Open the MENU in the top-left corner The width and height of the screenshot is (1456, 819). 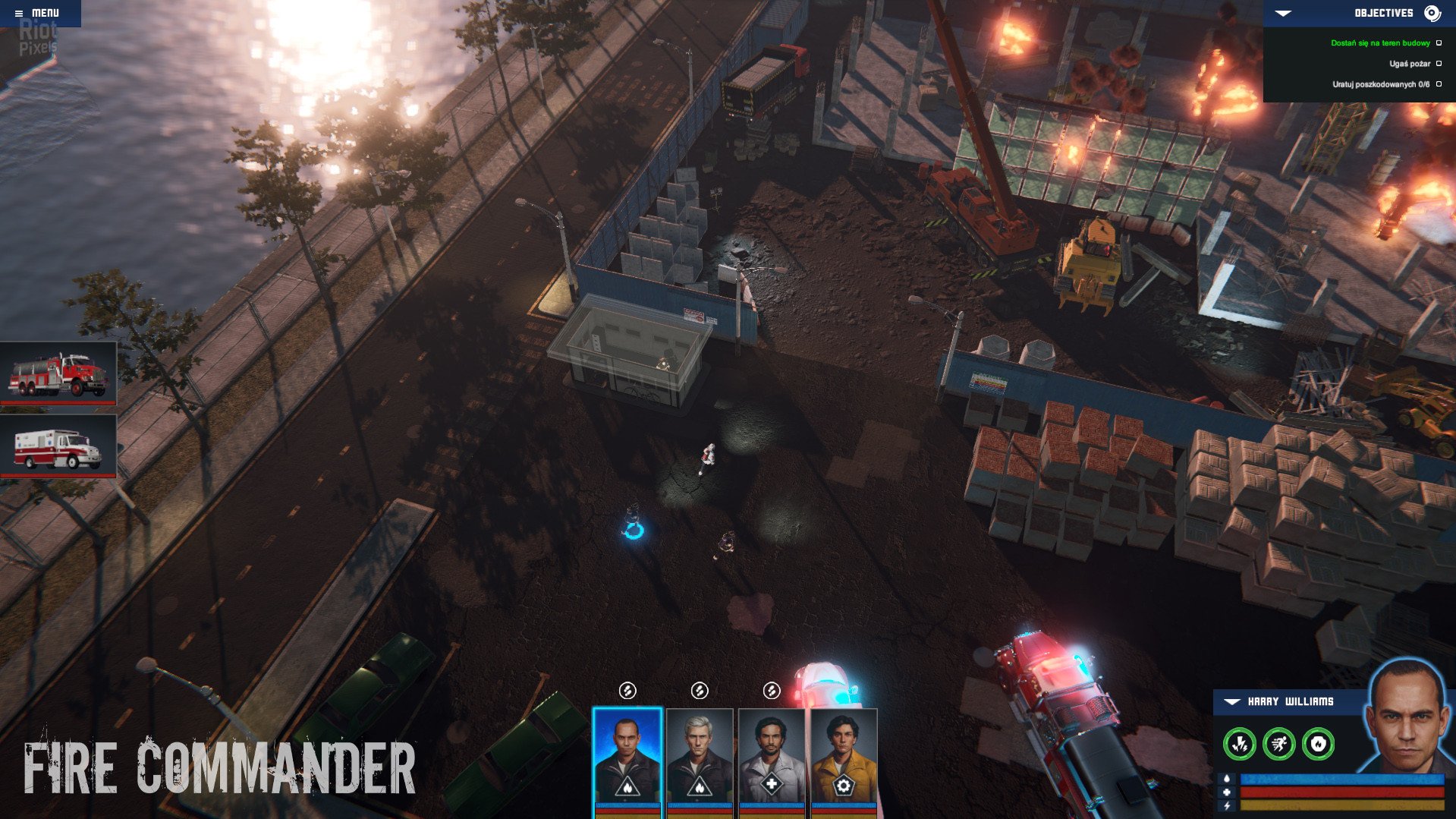(x=38, y=13)
